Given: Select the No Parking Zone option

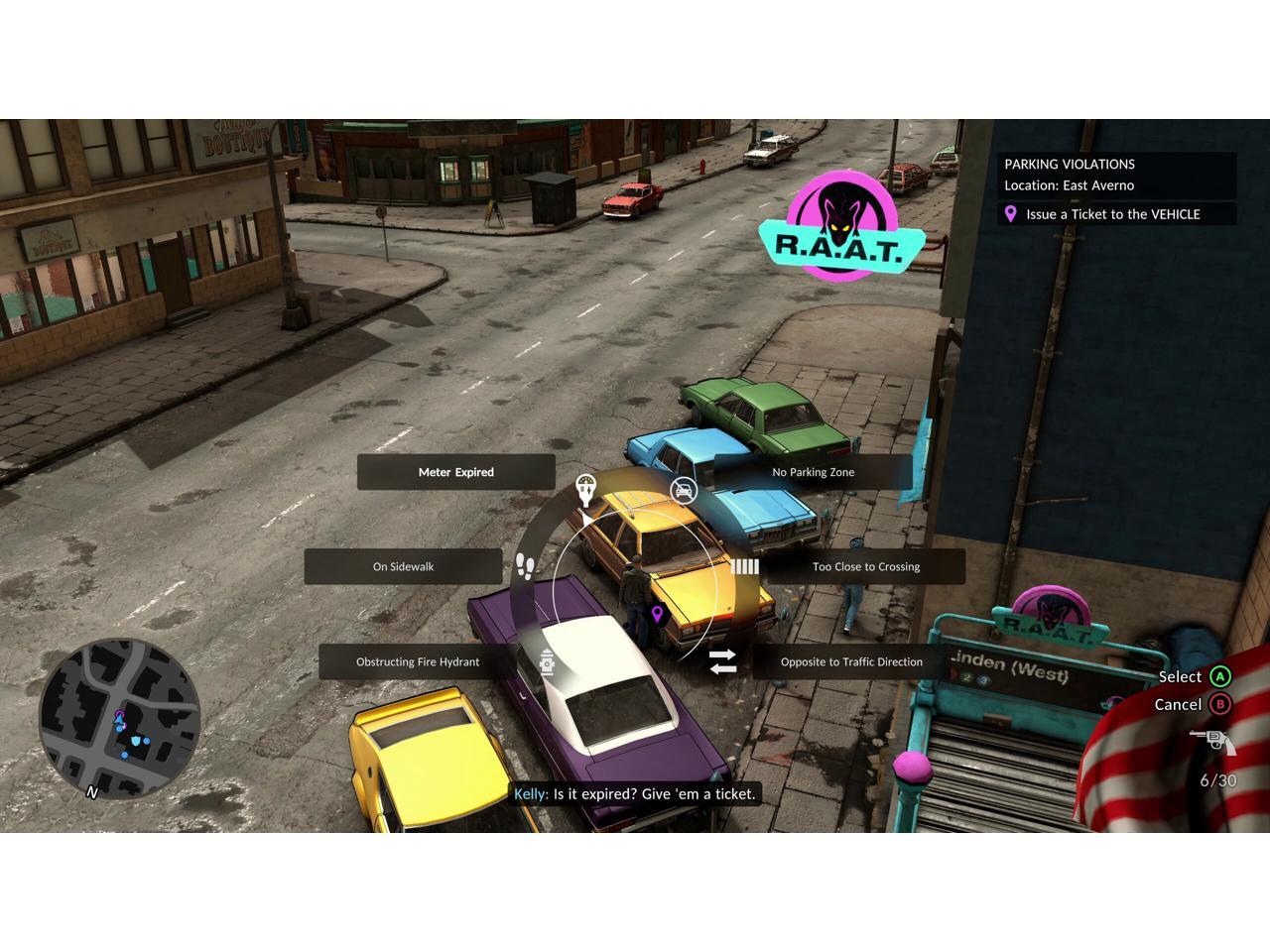Looking at the screenshot, I should point(813,472).
